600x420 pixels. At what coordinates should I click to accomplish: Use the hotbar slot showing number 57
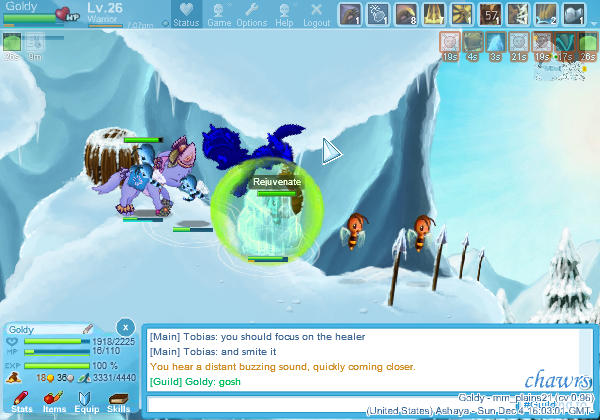490,14
